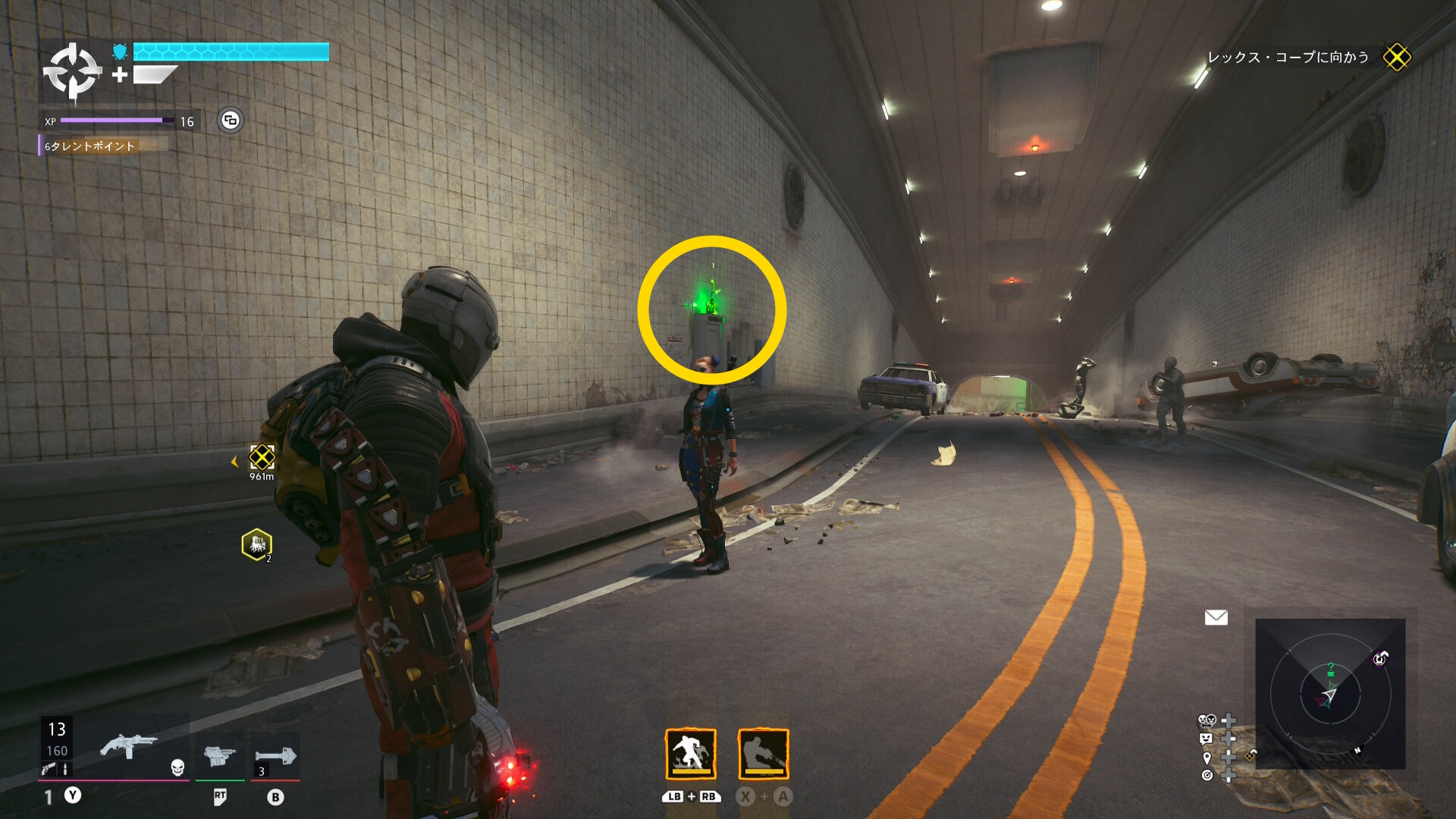Click the Deadshot crosshair character emblem
The height and width of the screenshot is (819, 1456).
click(x=72, y=72)
